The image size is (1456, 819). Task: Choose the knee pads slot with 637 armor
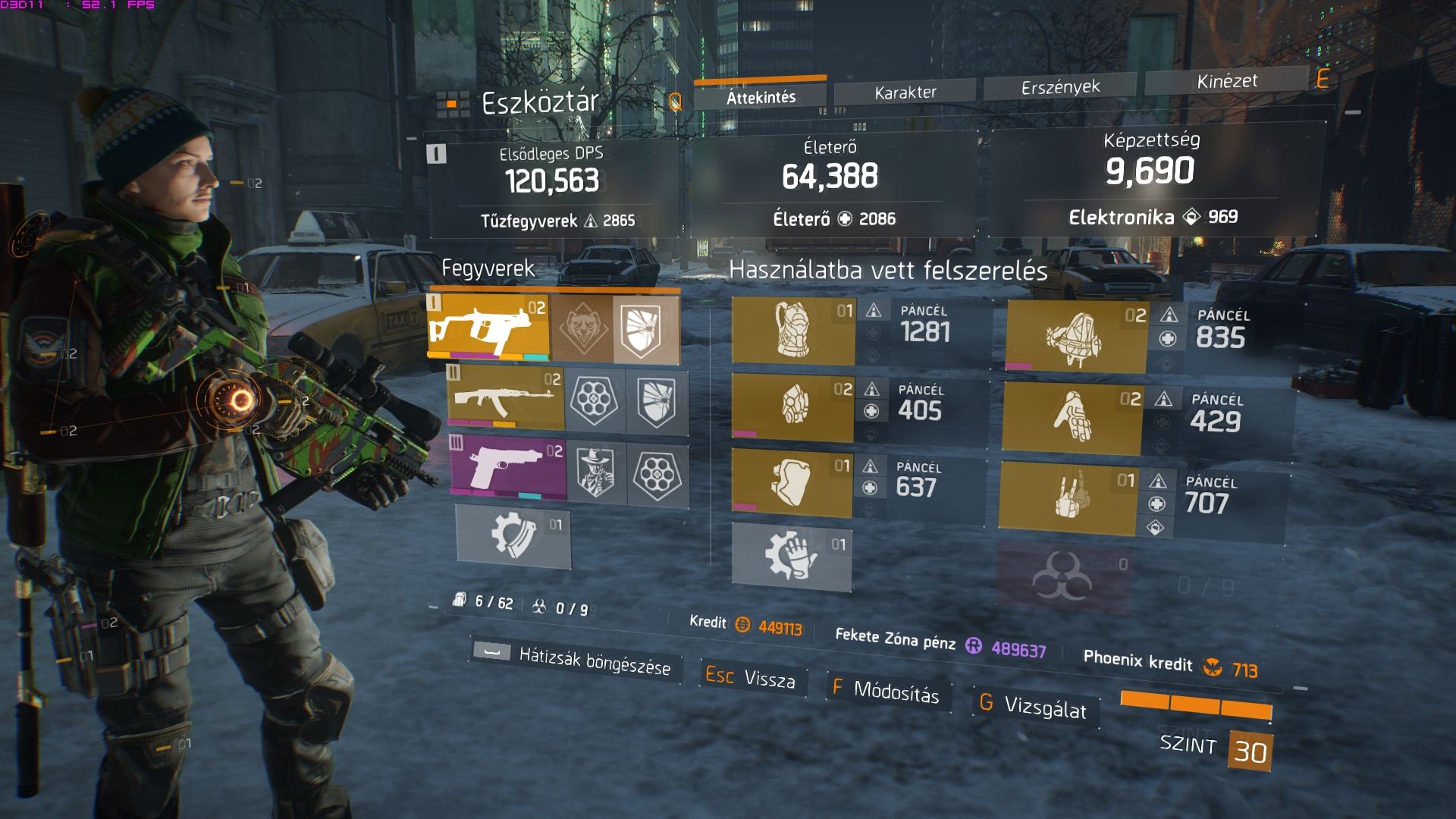[792, 481]
